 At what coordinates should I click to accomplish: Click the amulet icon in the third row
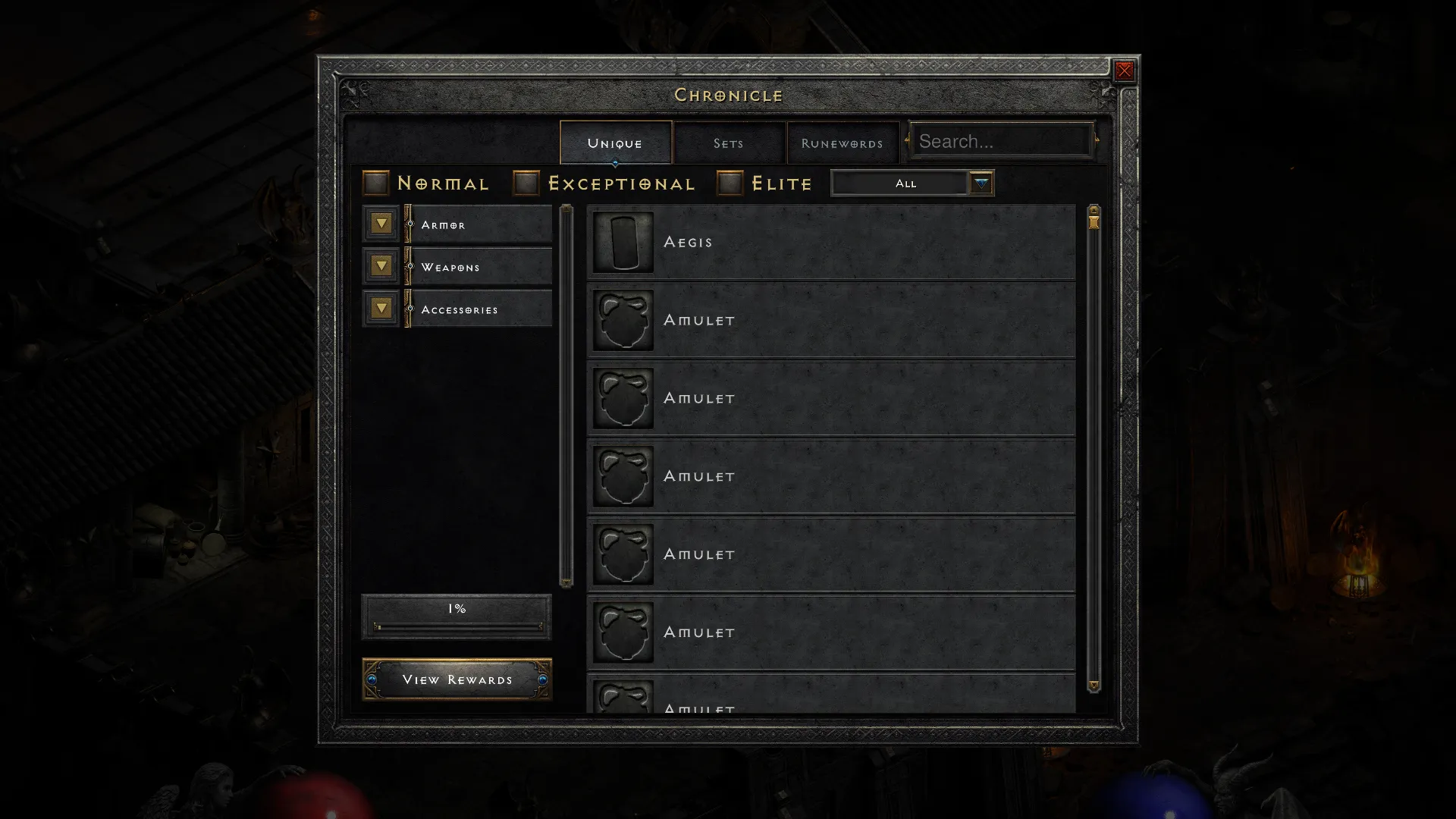623,397
